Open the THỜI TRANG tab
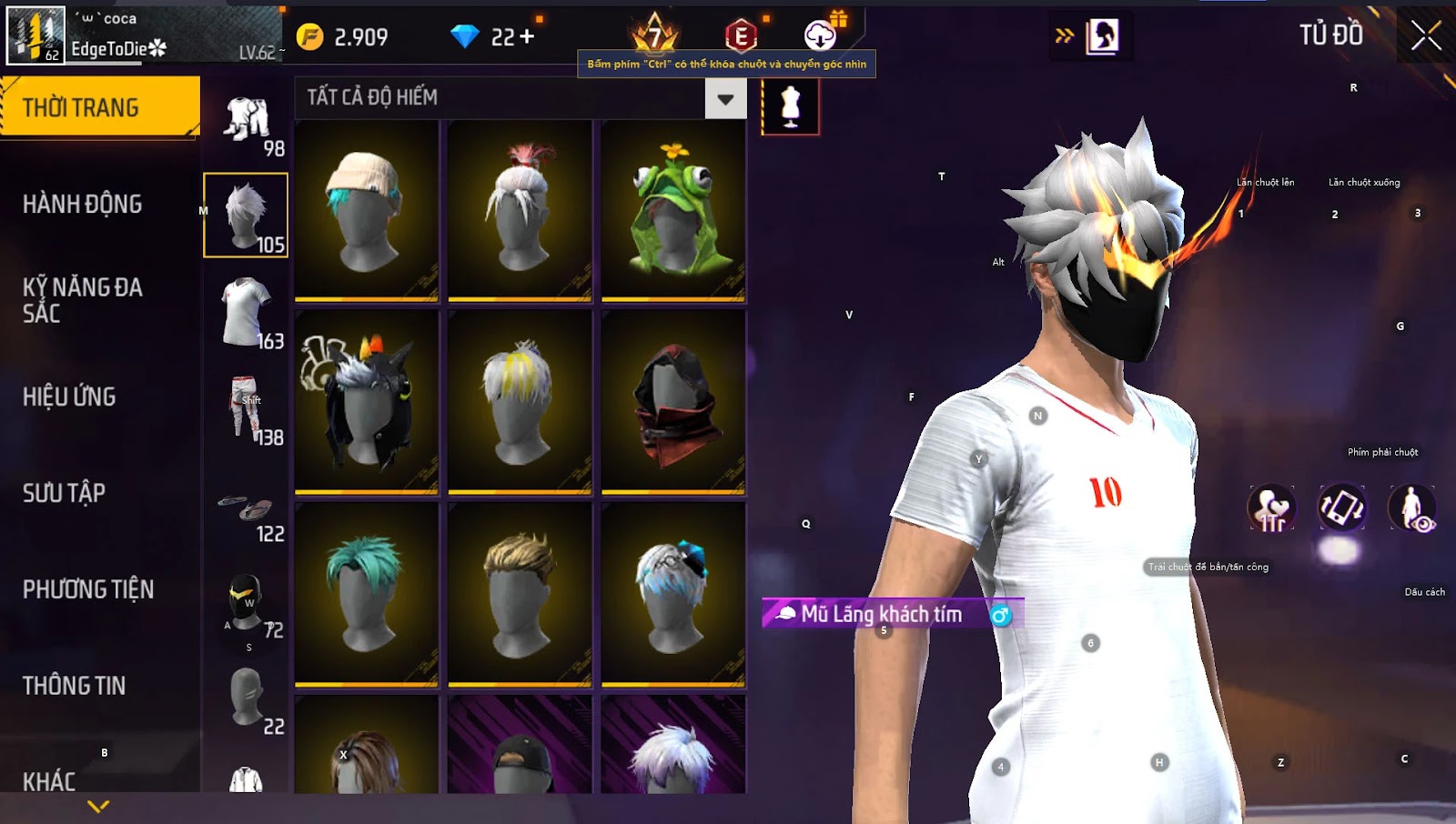Viewport: 1456px width, 824px height. (x=99, y=107)
